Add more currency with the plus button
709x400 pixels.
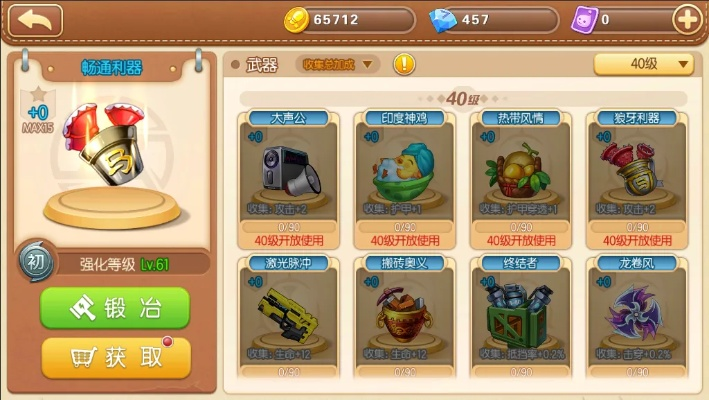coord(687,19)
